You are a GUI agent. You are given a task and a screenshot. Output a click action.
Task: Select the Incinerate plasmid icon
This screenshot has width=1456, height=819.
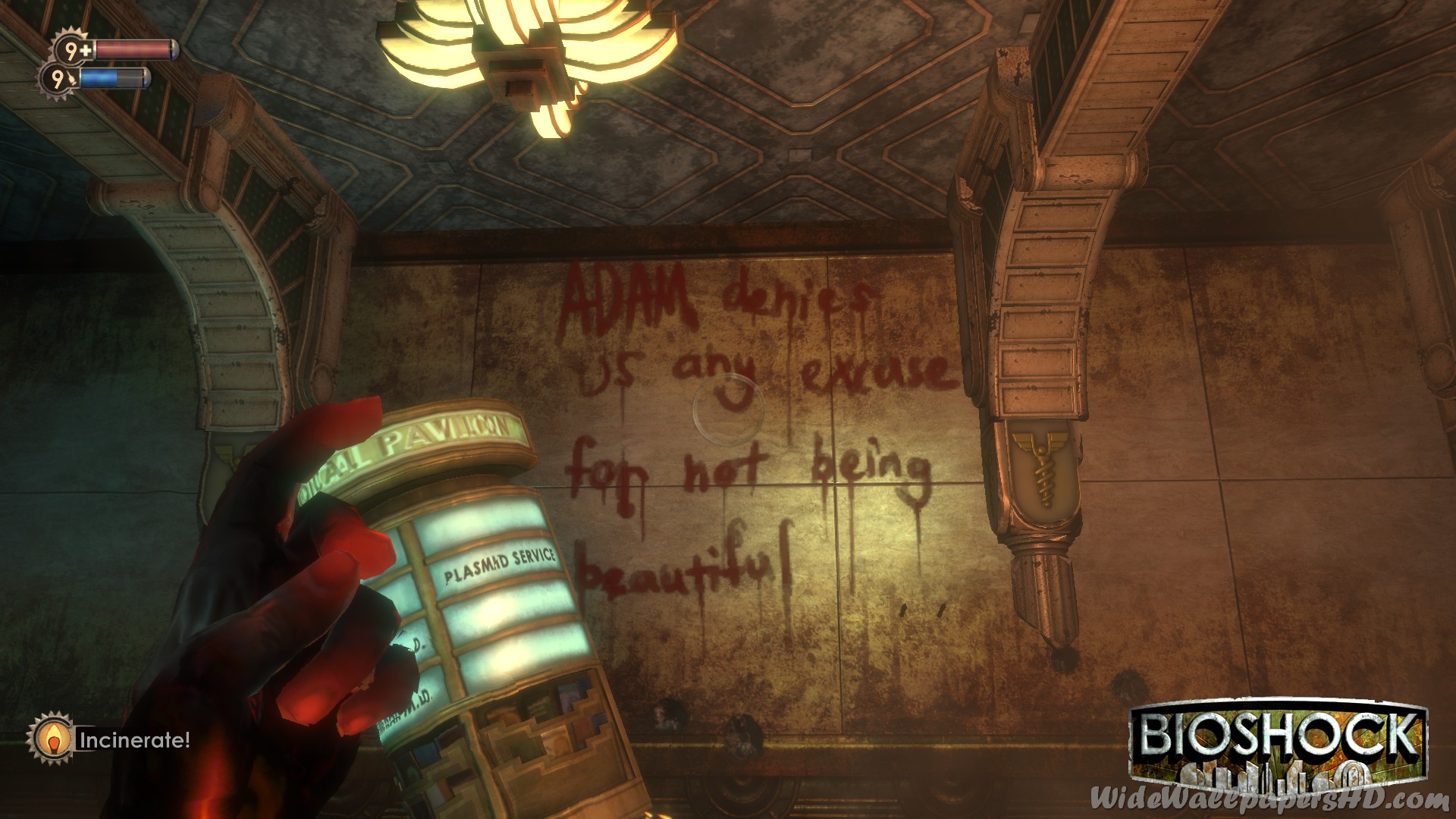(51, 738)
